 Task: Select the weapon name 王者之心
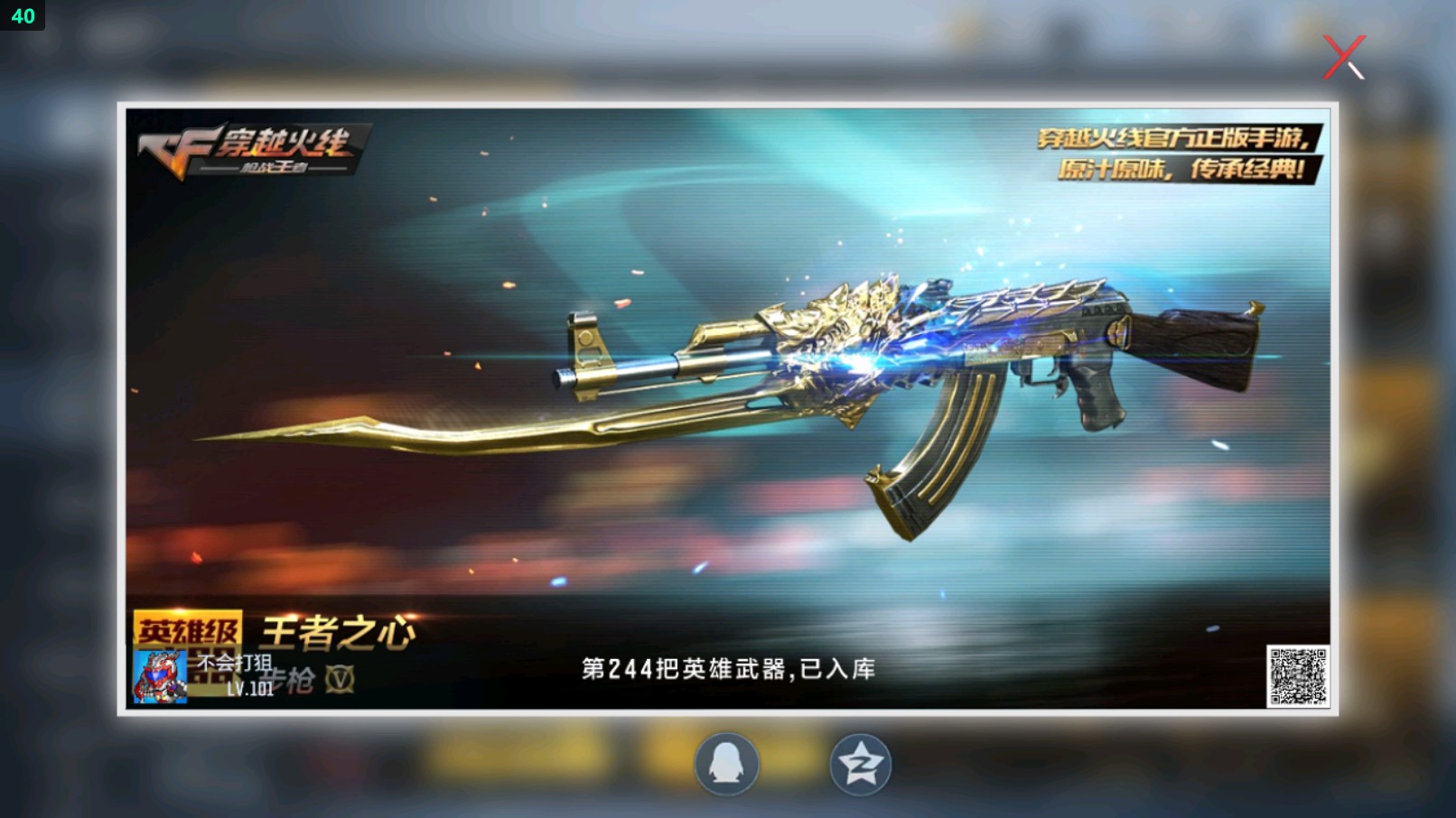point(339,629)
